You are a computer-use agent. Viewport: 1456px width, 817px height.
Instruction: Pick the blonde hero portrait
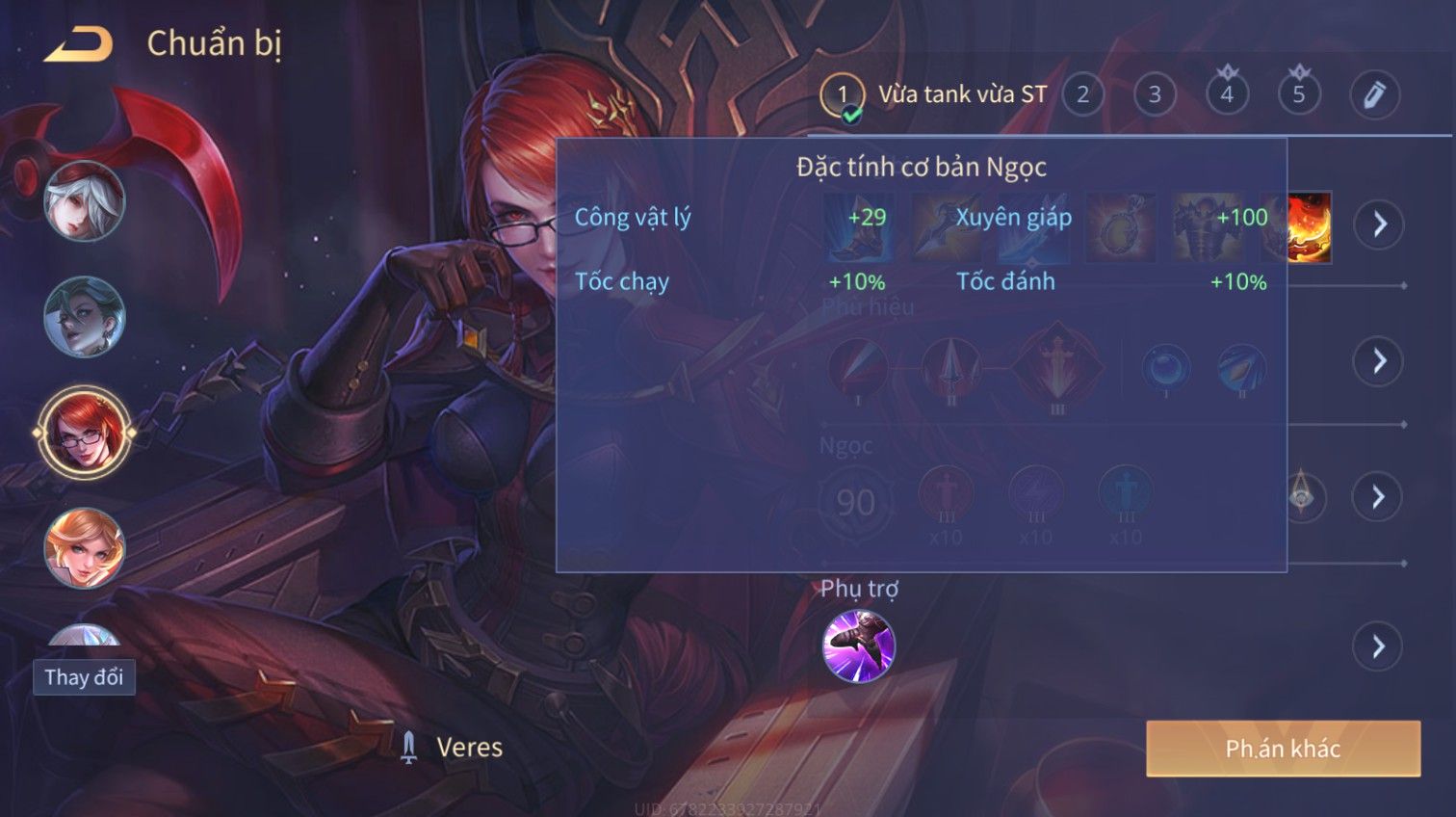coord(84,548)
